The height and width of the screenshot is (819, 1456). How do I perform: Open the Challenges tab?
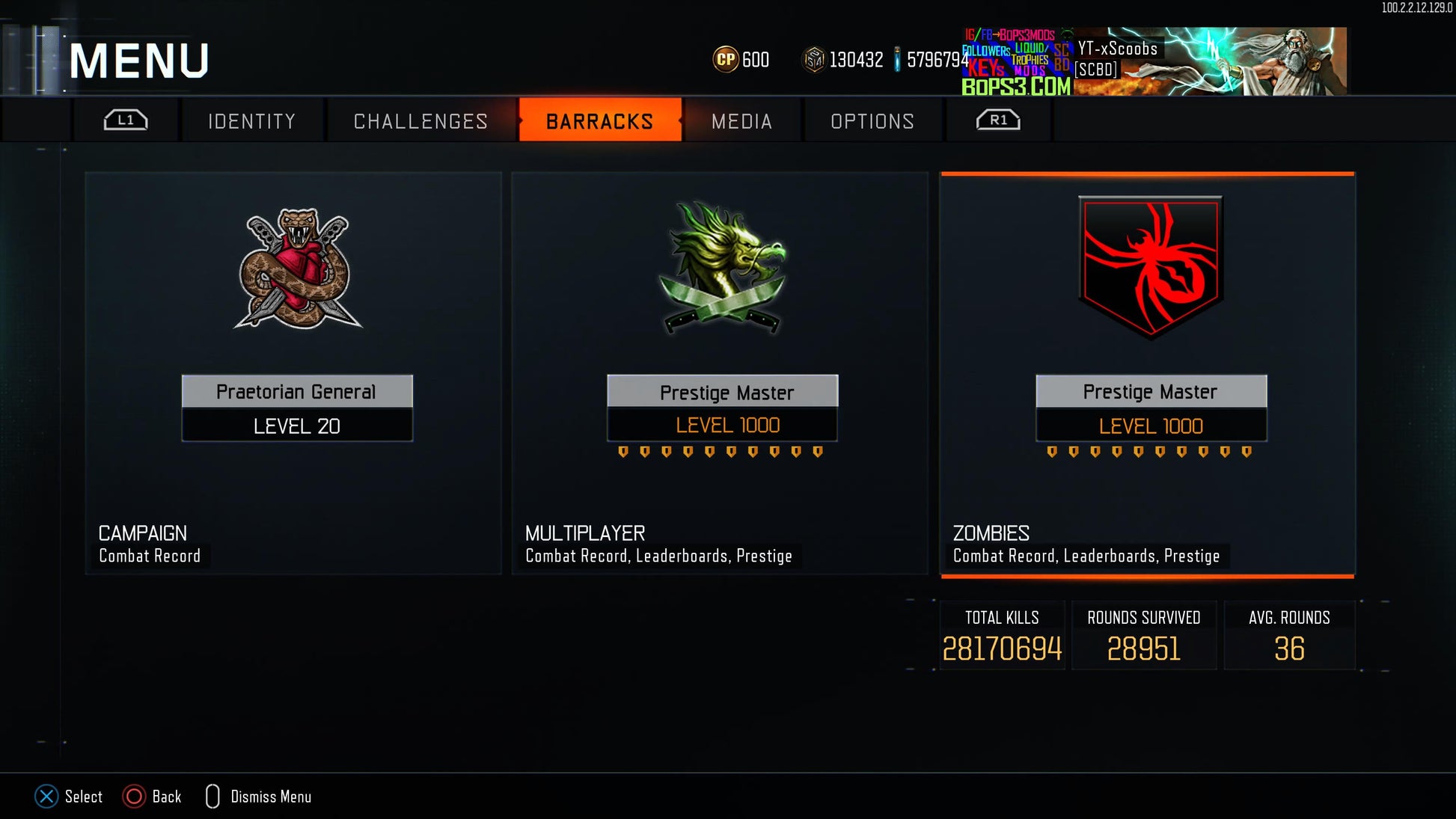(420, 121)
